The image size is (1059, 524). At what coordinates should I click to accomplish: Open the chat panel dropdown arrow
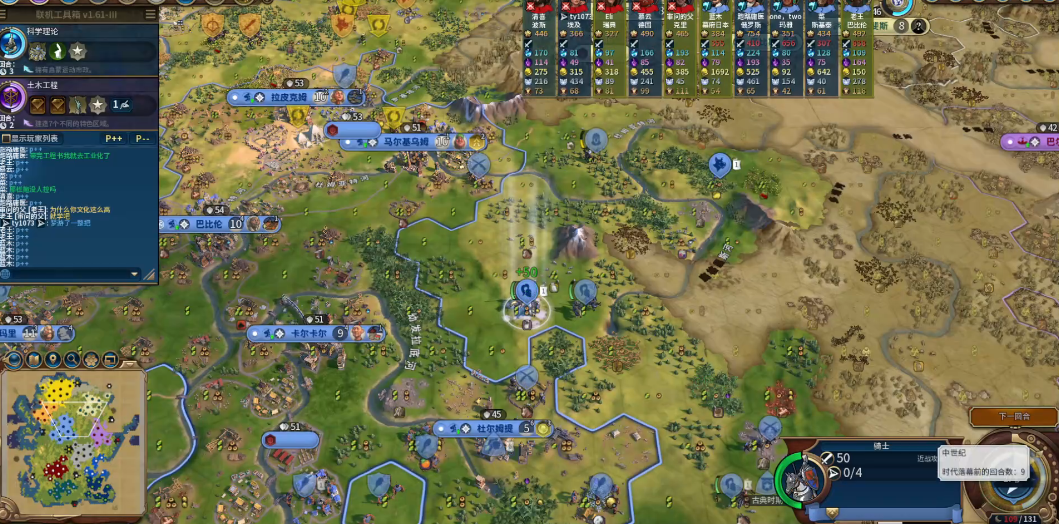tap(135, 273)
